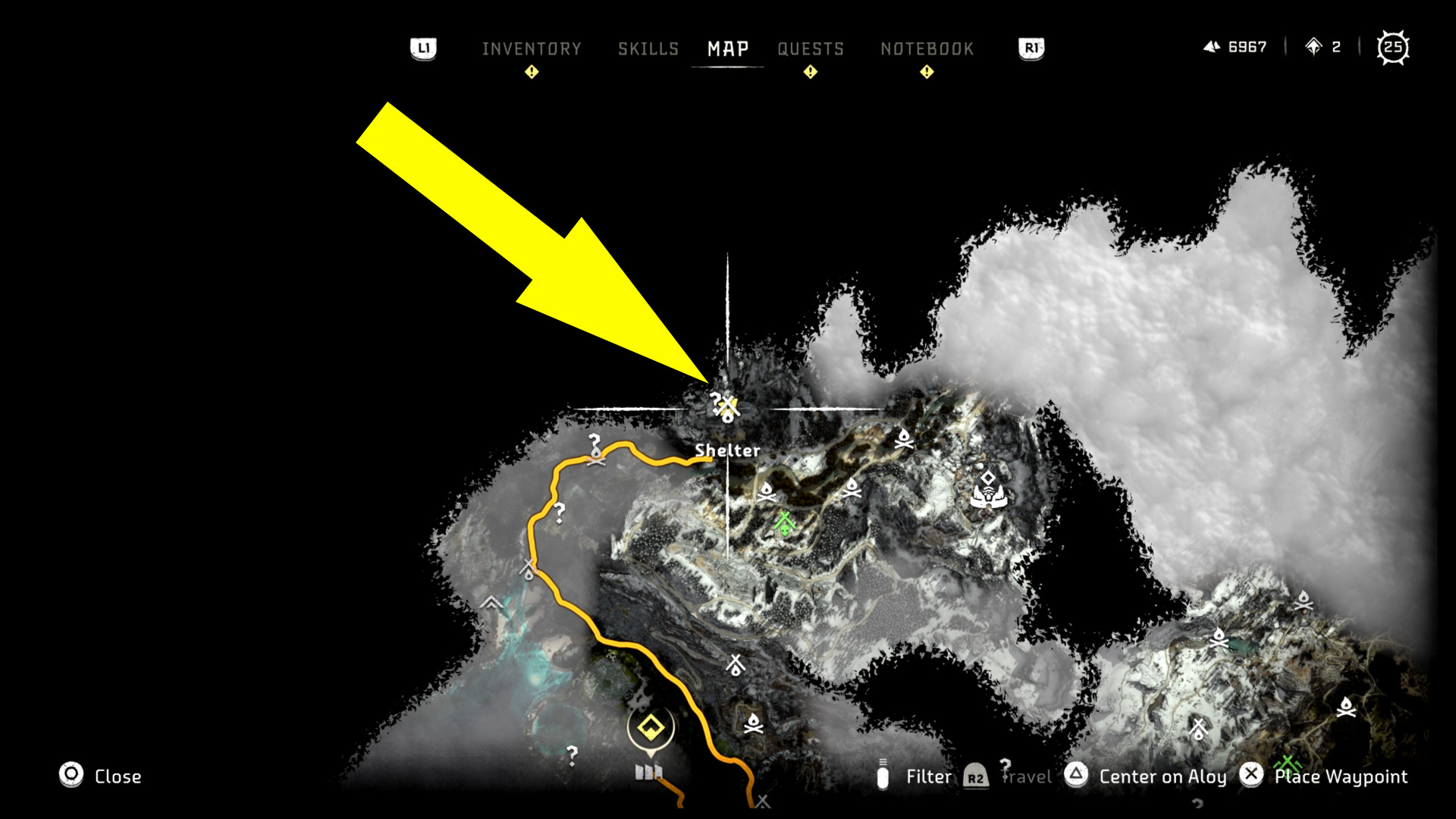The width and height of the screenshot is (1456, 819).
Task: Open the R1 tab shortcut
Action: coord(1030,47)
